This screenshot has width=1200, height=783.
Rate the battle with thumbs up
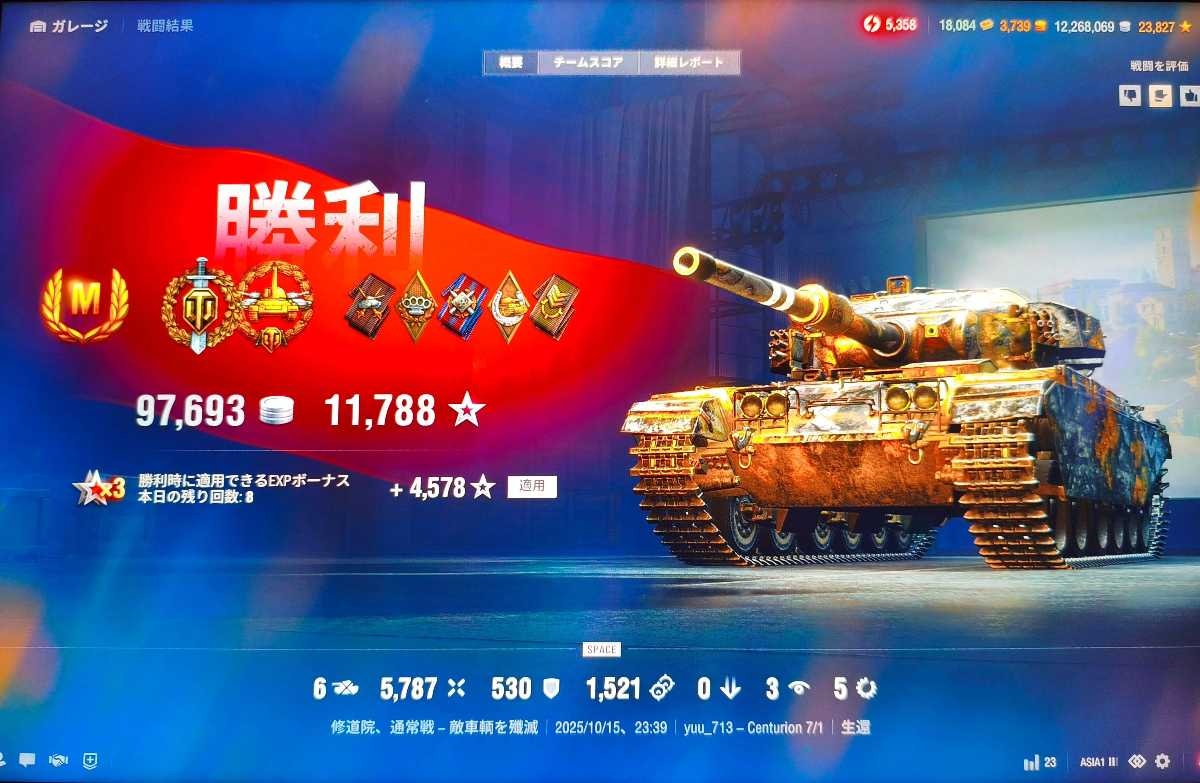click(x=1189, y=95)
